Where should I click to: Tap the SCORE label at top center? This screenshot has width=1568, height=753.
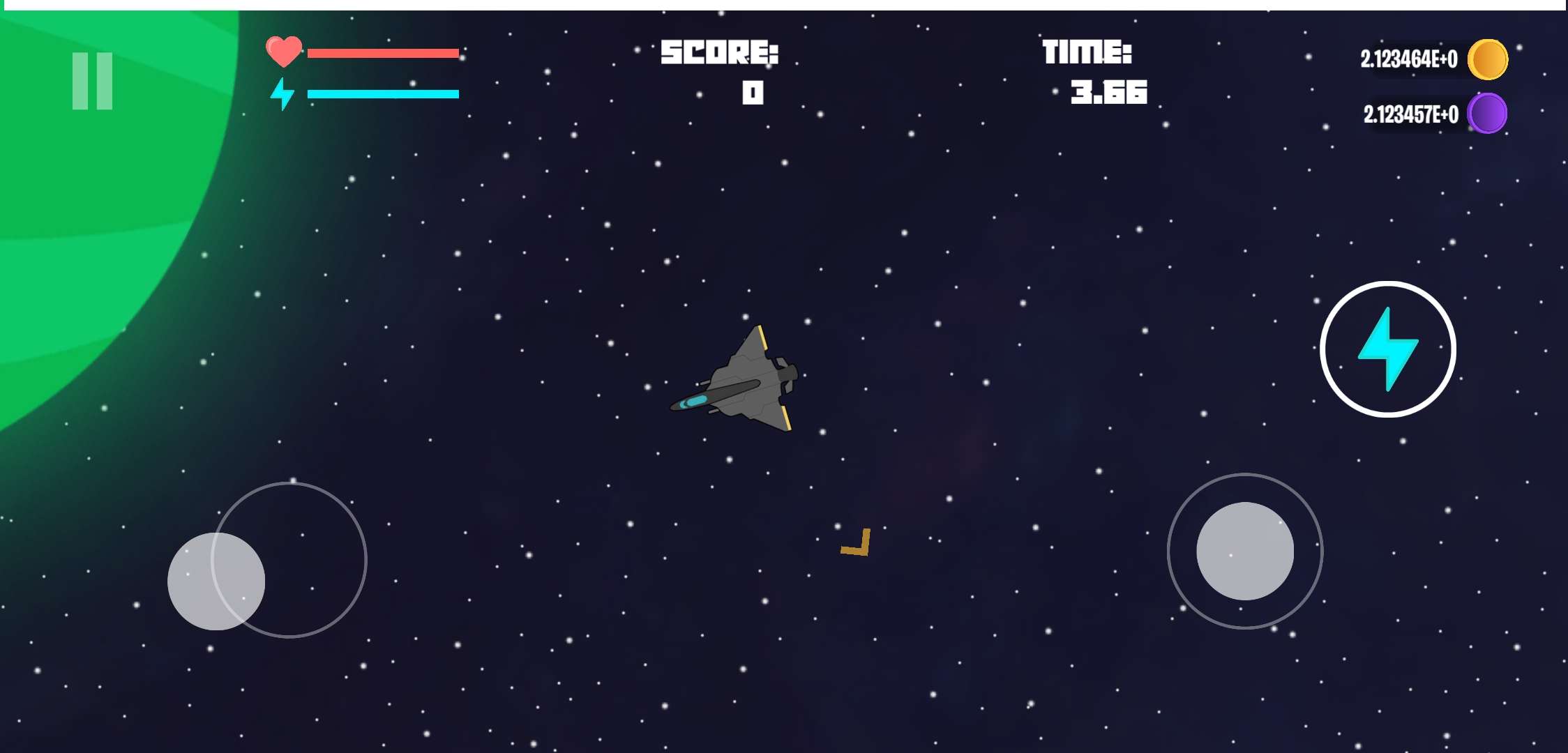pyautogui.click(x=720, y=51)
